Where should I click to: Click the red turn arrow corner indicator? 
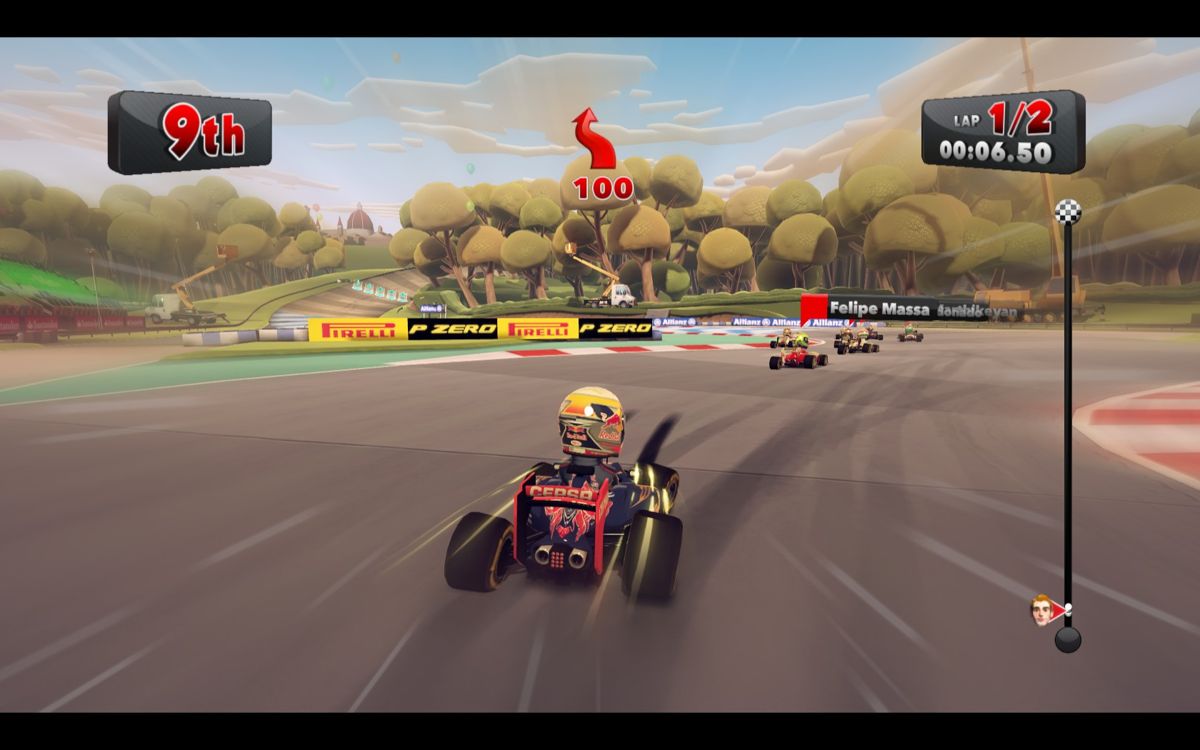point(594,142)
